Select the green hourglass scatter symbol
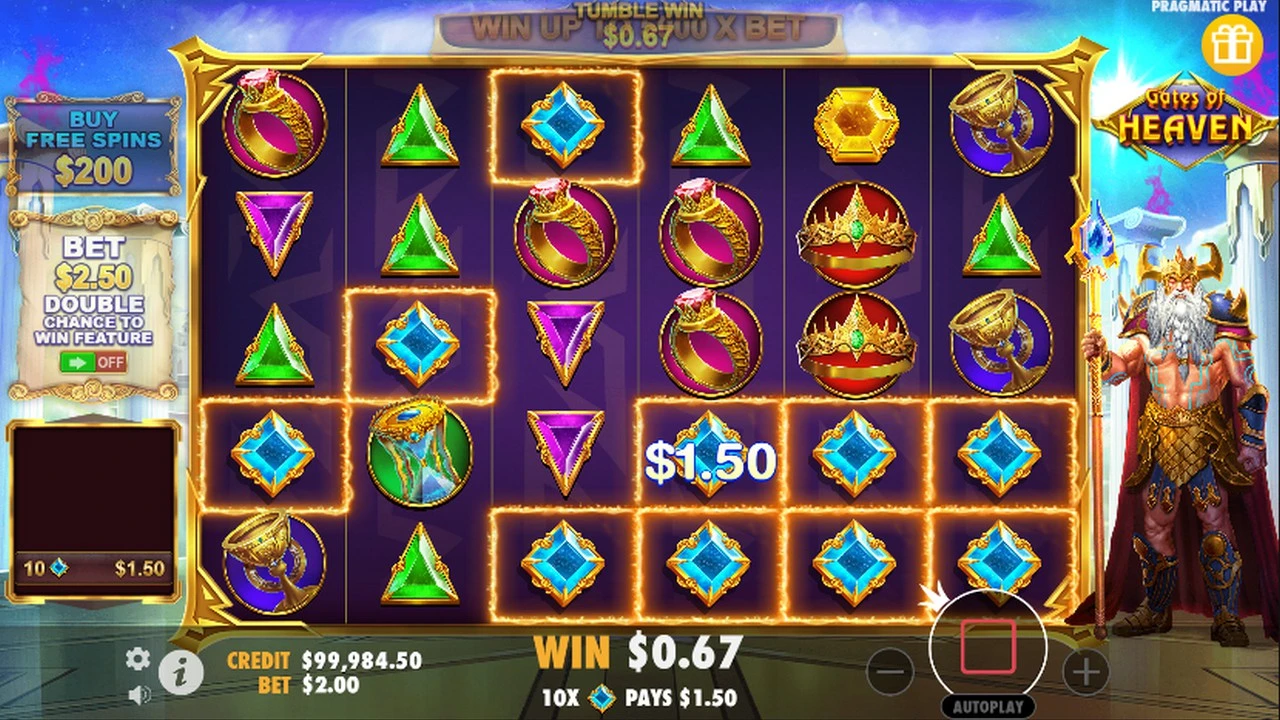 point(419,453)
